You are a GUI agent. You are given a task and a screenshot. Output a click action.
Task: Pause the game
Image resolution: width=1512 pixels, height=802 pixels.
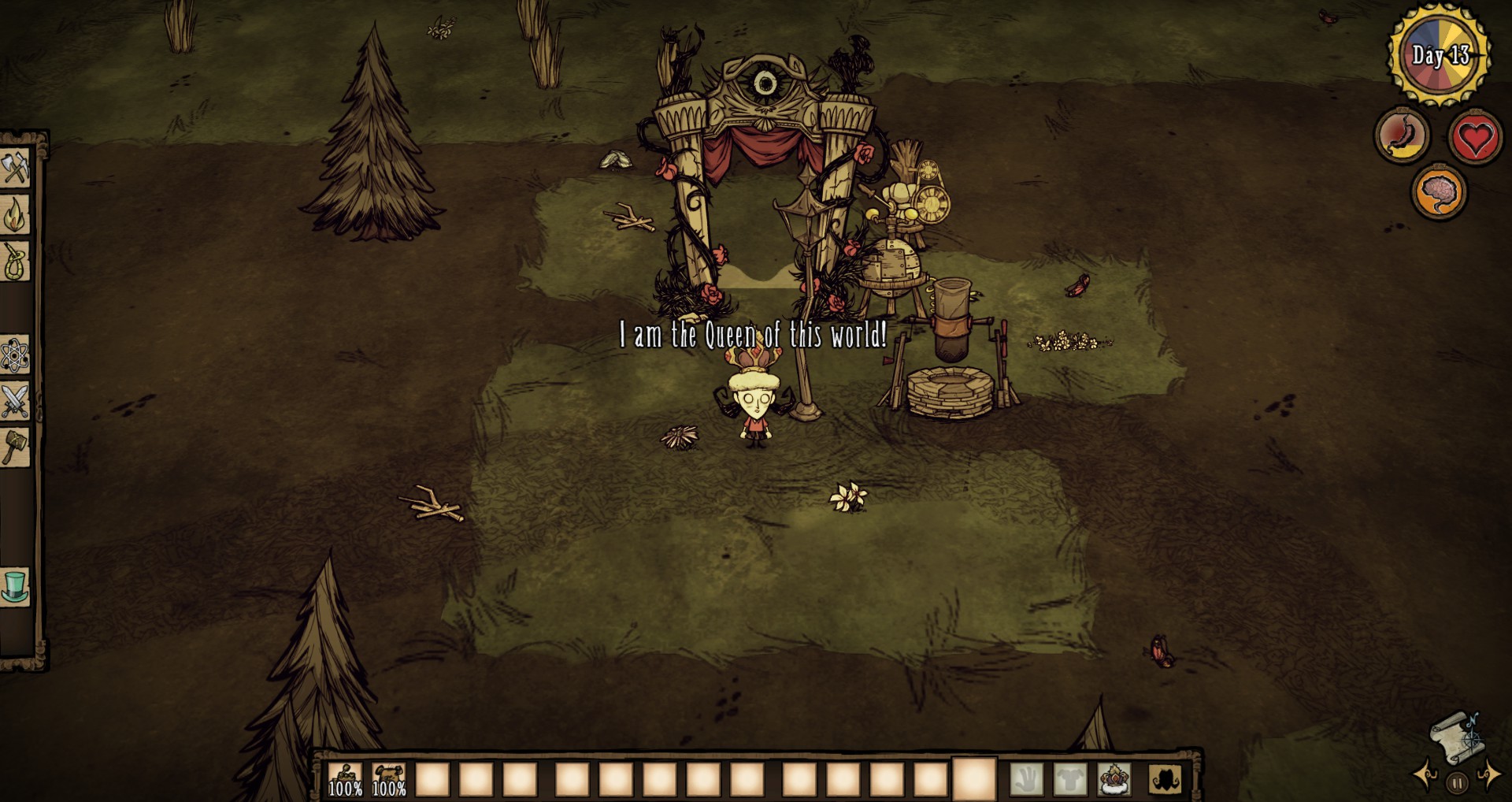[x=1457, y=783]
